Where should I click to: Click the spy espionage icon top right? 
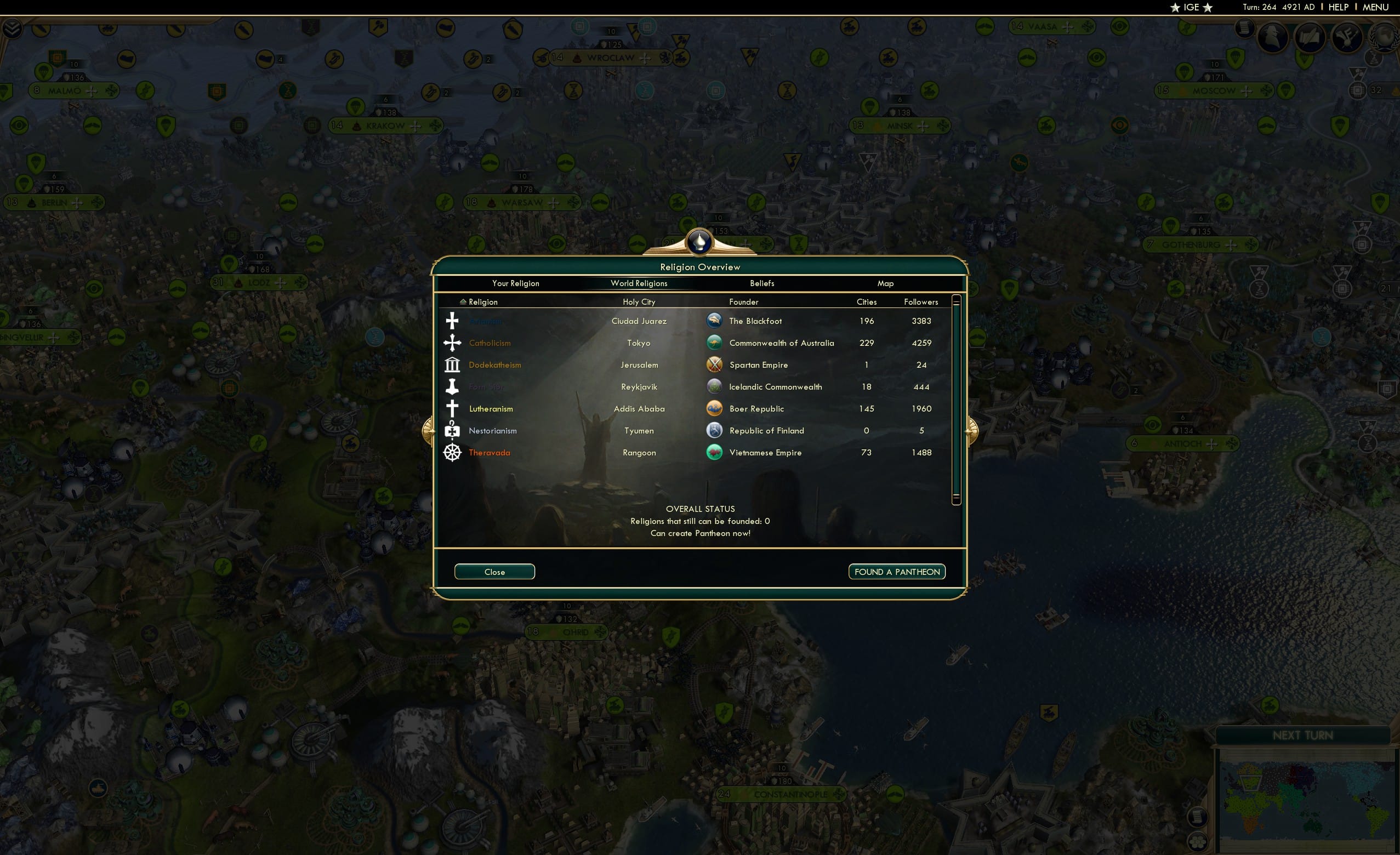tap(1272, 37)
